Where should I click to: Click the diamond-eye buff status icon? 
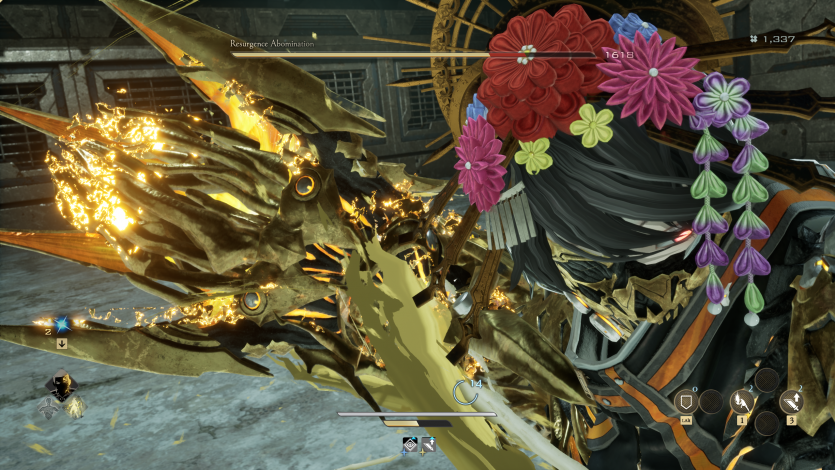point(410,444)
